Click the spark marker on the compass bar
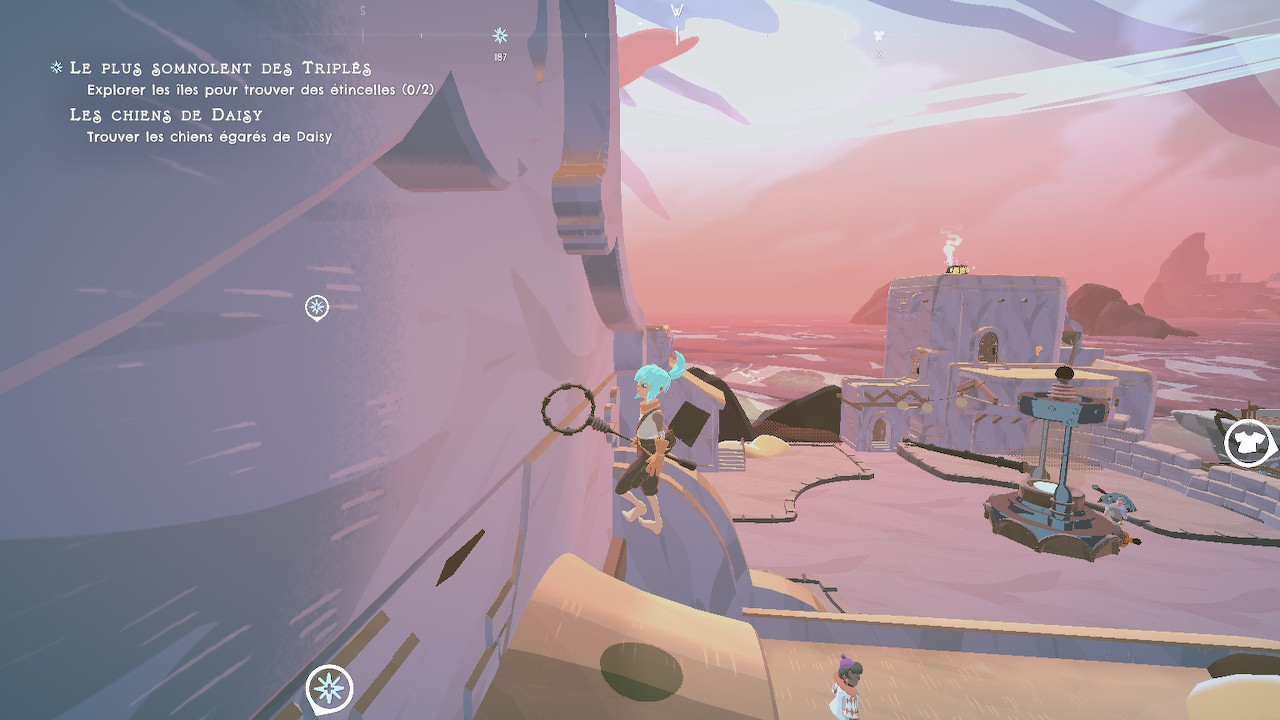Screen dimensions: 1280x720 pos(500,36)
